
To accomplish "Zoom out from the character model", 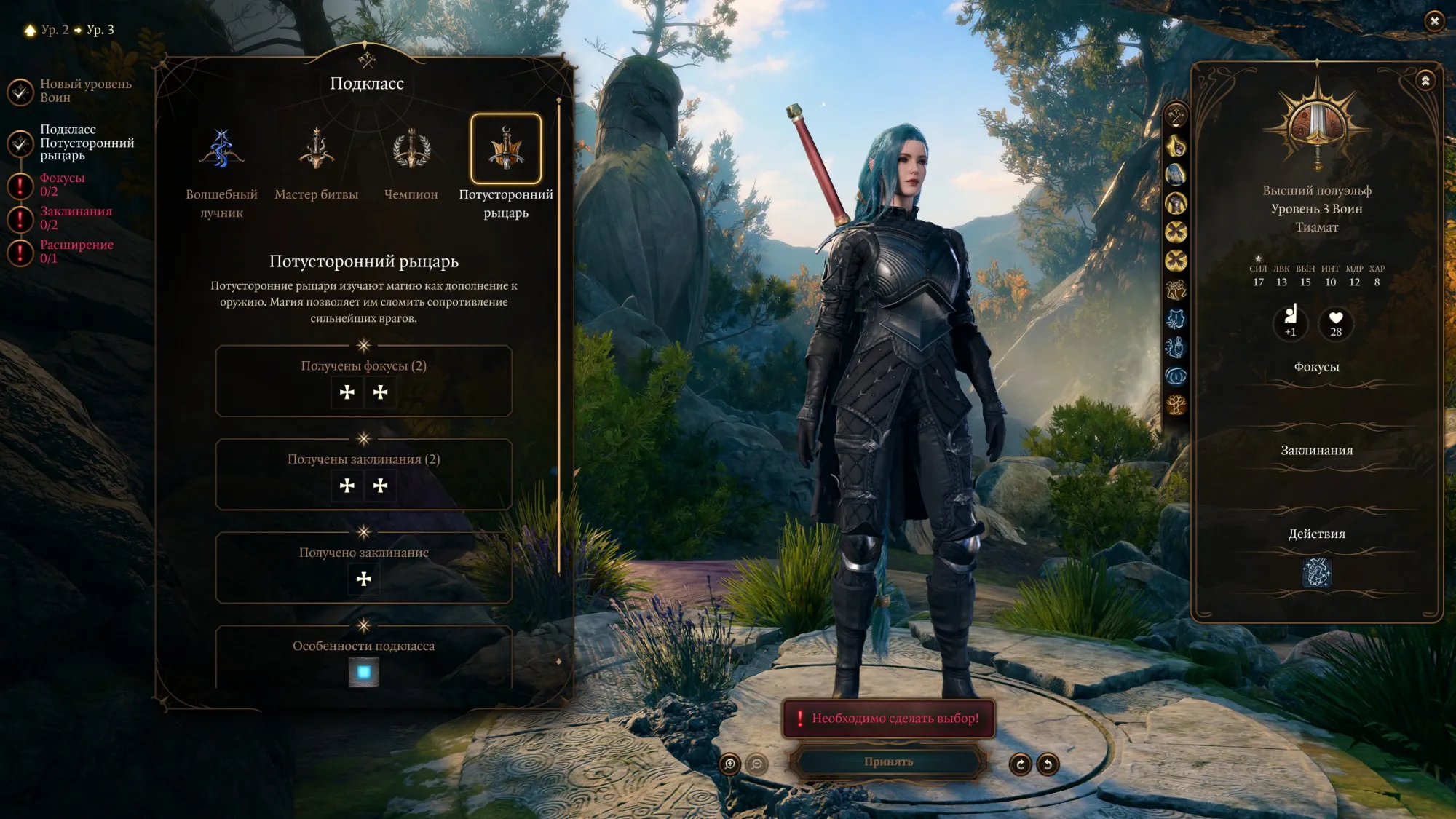I will pos(757,764).
